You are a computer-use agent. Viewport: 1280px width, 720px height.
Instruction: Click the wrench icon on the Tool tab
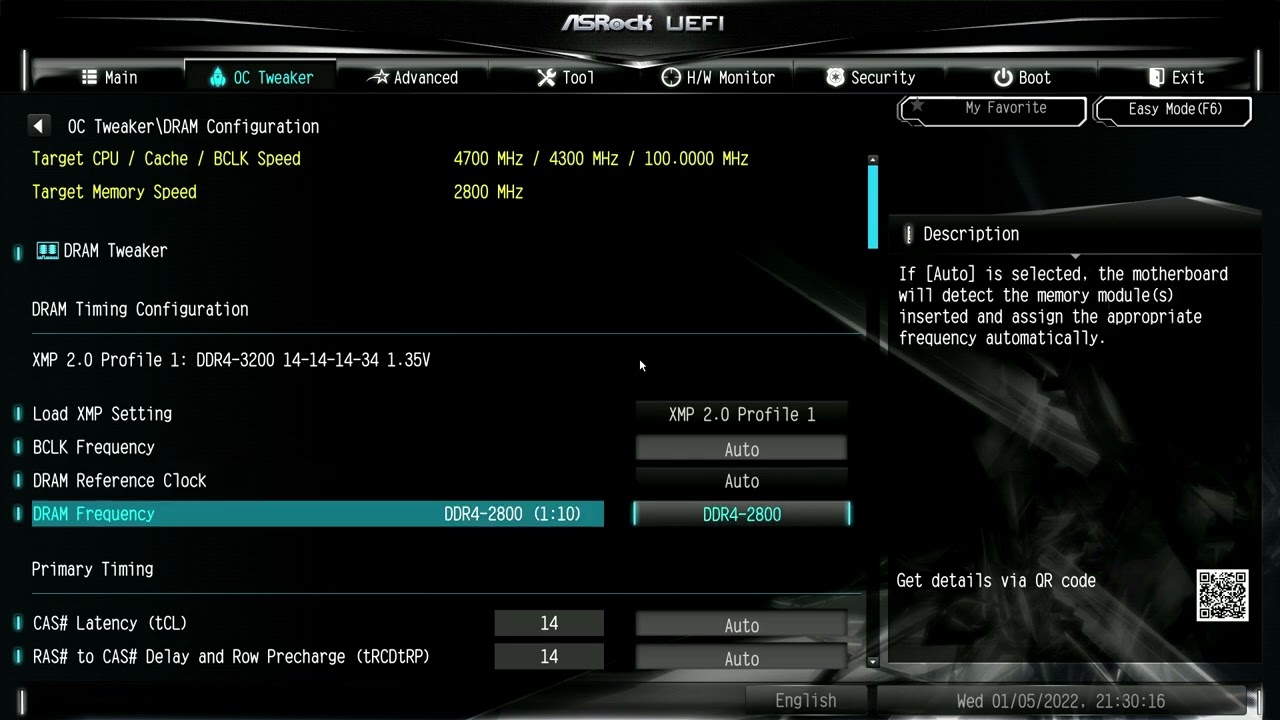(x=546, y=76)
